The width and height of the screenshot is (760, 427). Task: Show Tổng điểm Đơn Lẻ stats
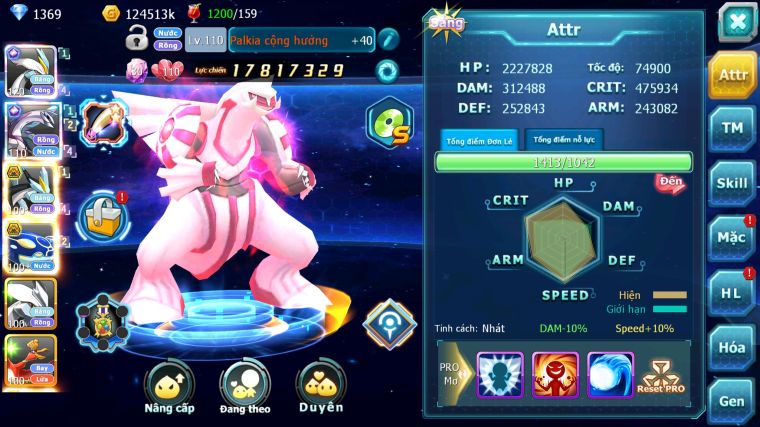(x=478, y=140)
